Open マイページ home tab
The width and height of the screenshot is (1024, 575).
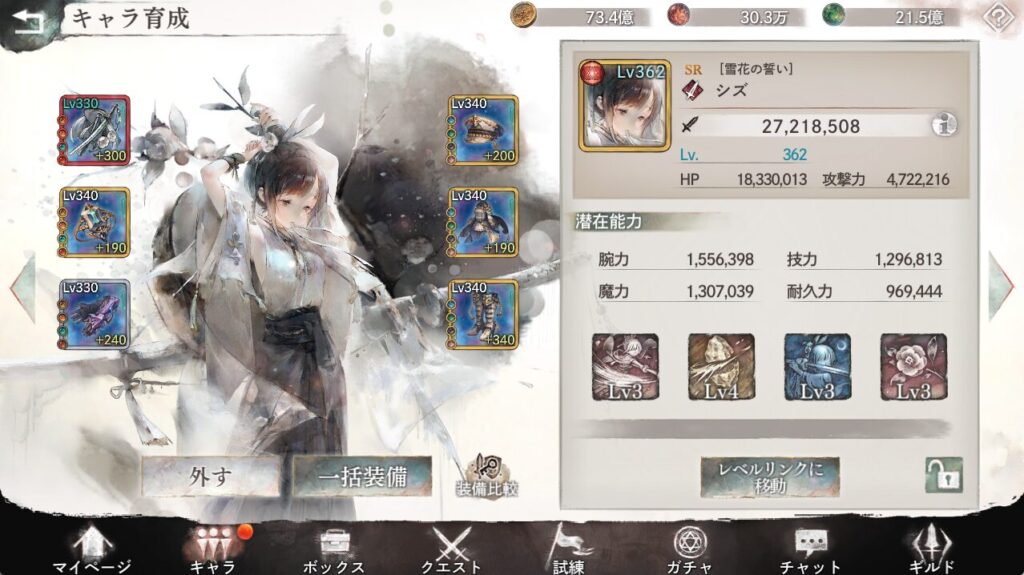91,550
